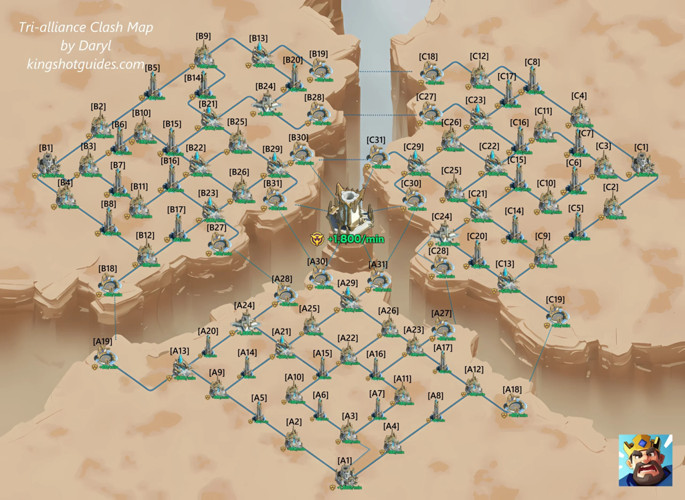
Task: Select the [C31] building marker
Action: [376, 156]
